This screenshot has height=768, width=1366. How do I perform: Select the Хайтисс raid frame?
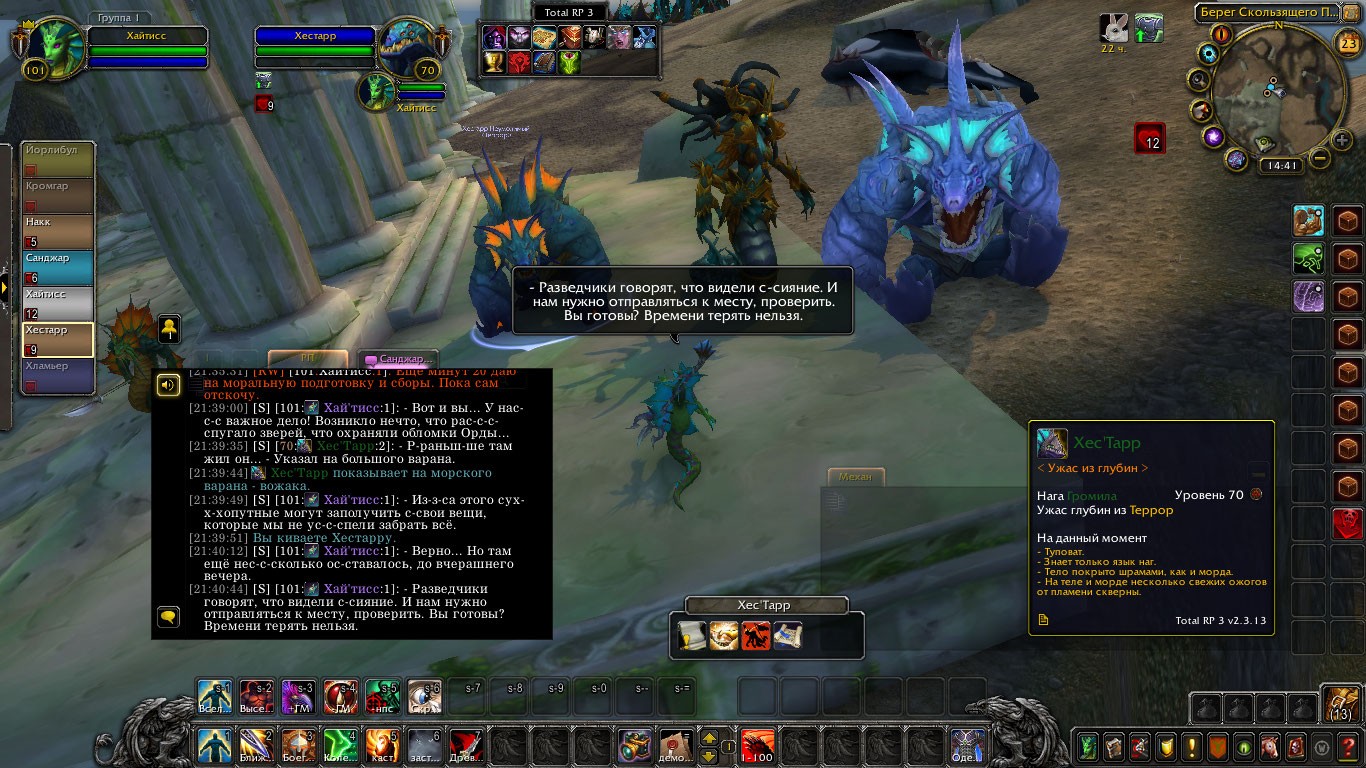(x=58, y=303)
